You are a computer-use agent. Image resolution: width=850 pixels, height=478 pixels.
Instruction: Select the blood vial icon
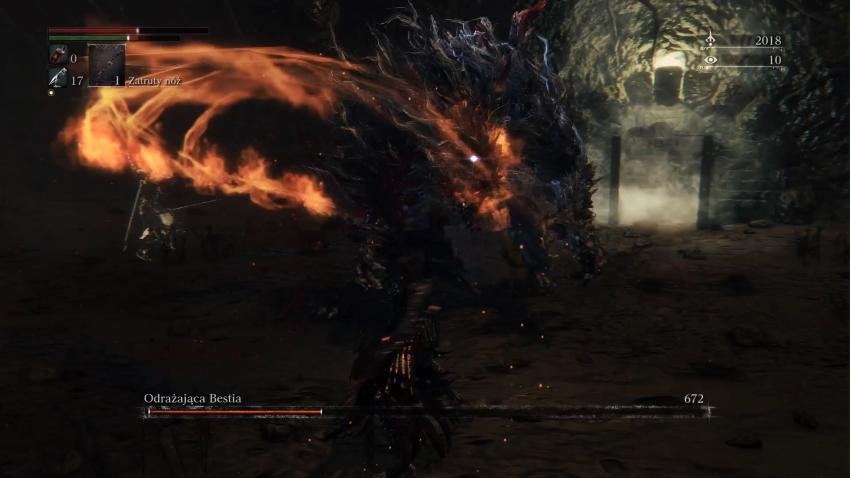tap(57, 59)
